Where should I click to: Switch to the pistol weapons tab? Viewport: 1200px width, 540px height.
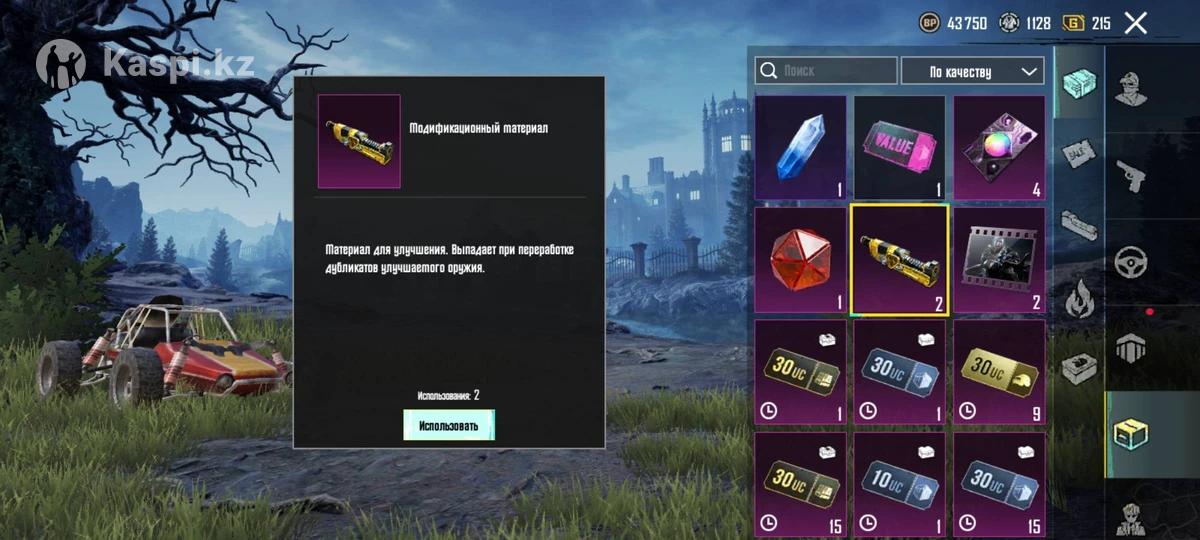(x=1131, y=177)
